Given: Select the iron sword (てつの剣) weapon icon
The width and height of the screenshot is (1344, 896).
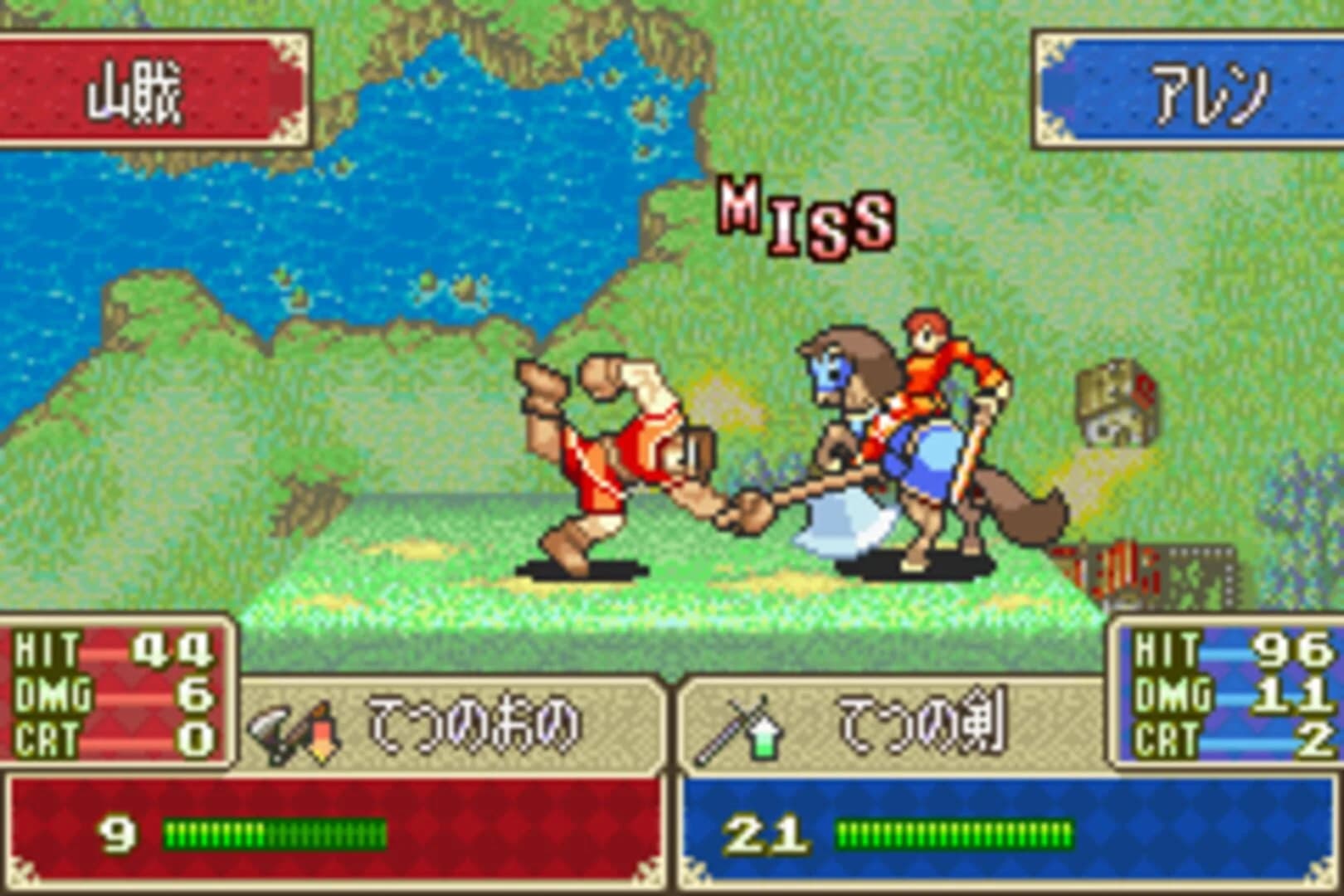Looking at the screenshot, I should [x=730, y=723].
